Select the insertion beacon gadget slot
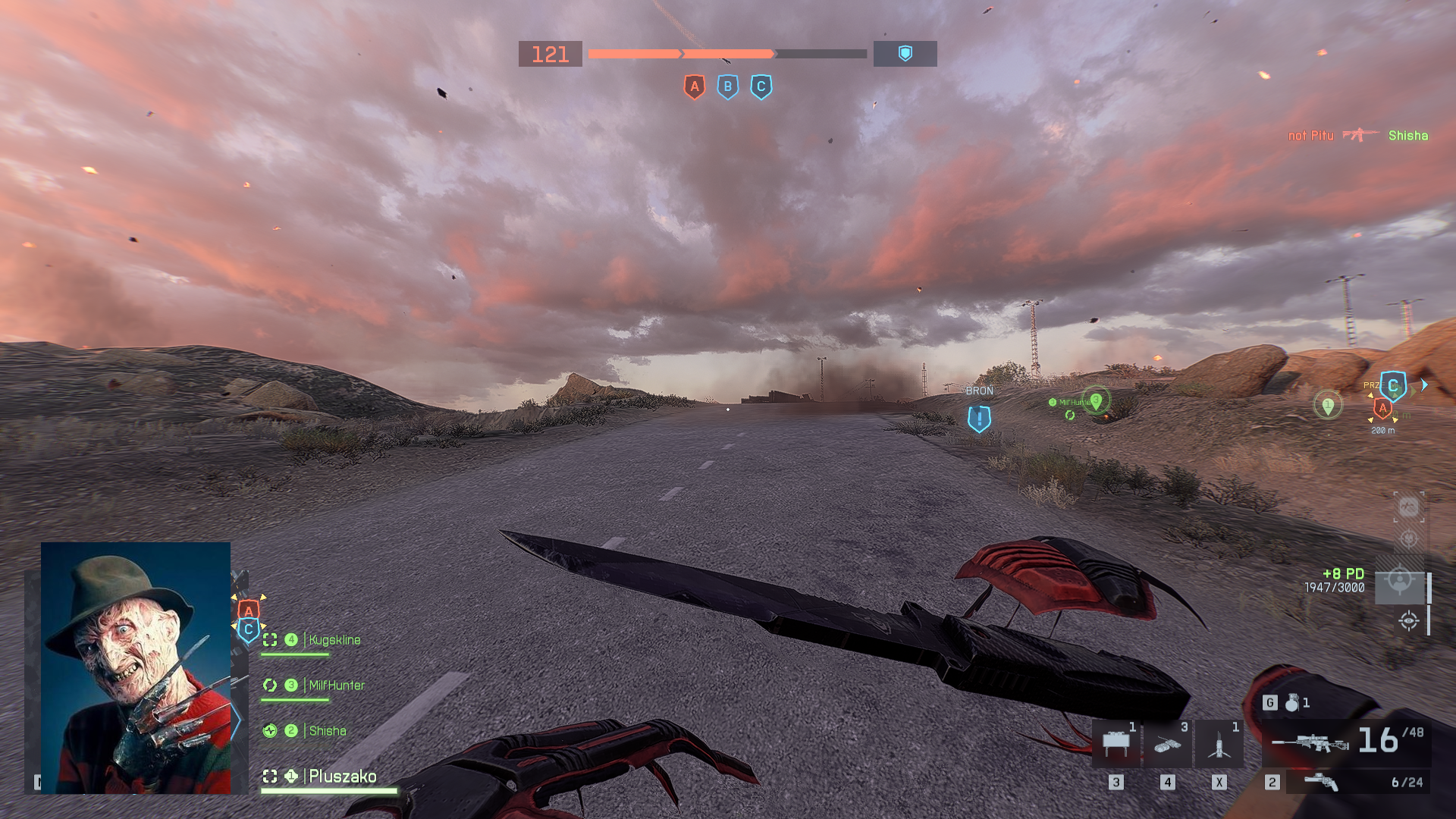This screenshot has width=1456, height=819. (x=1219, y=744)
